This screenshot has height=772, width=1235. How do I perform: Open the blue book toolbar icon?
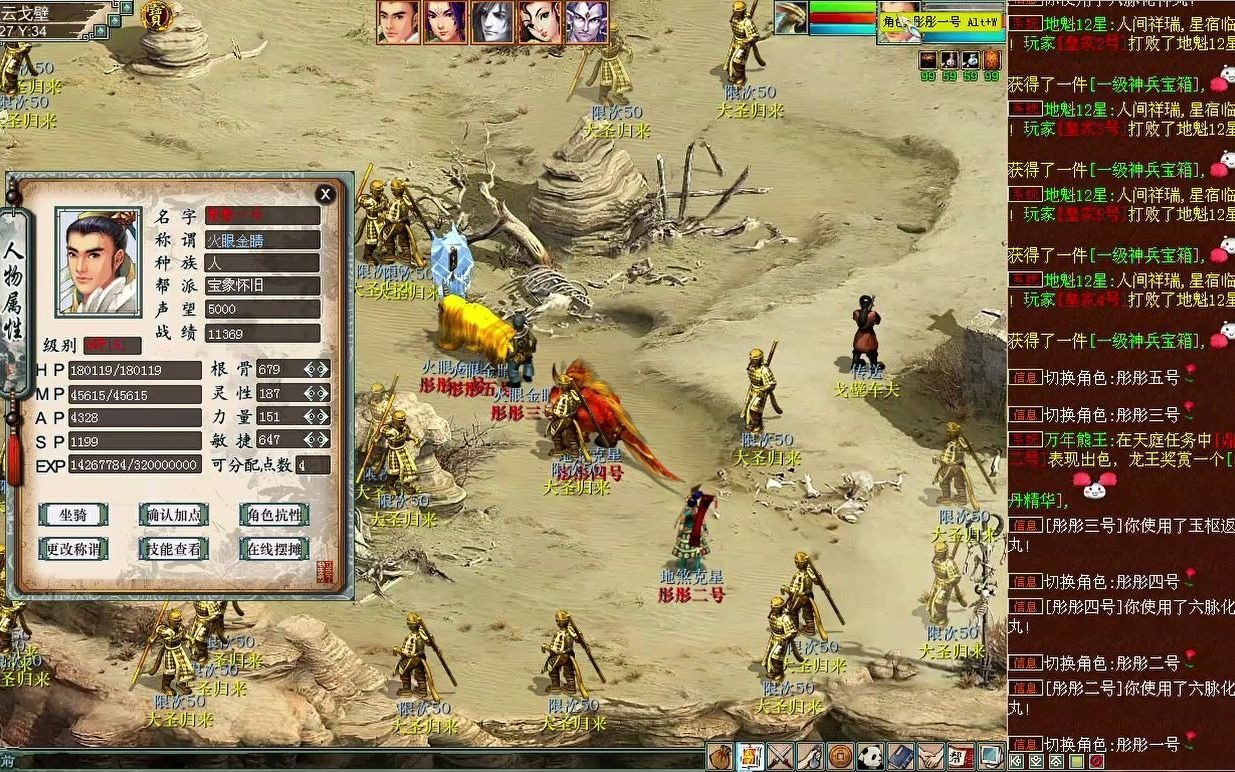[900, 757]
